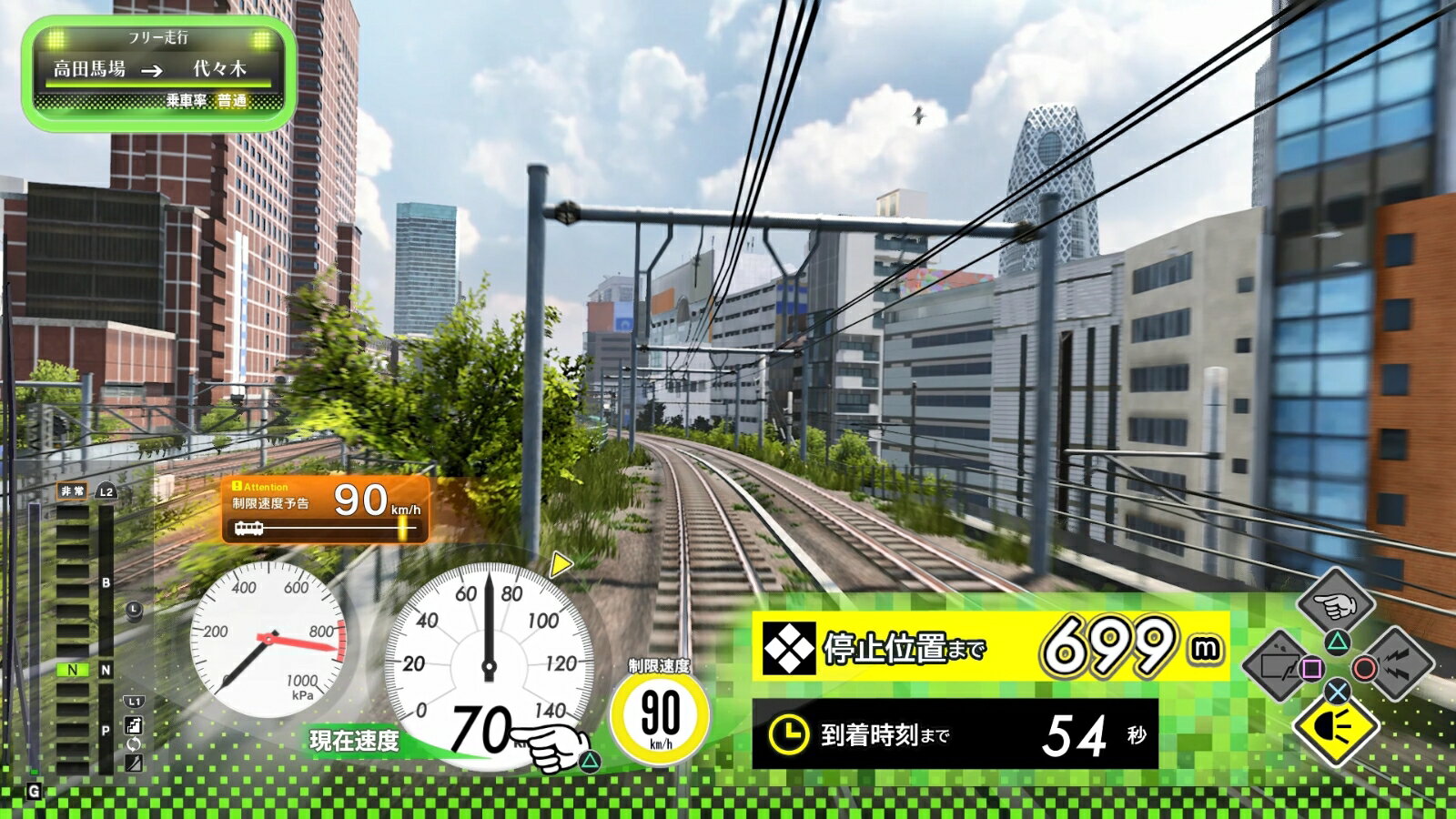Click the triangle PS button icon

click(x=1336, y=641)
